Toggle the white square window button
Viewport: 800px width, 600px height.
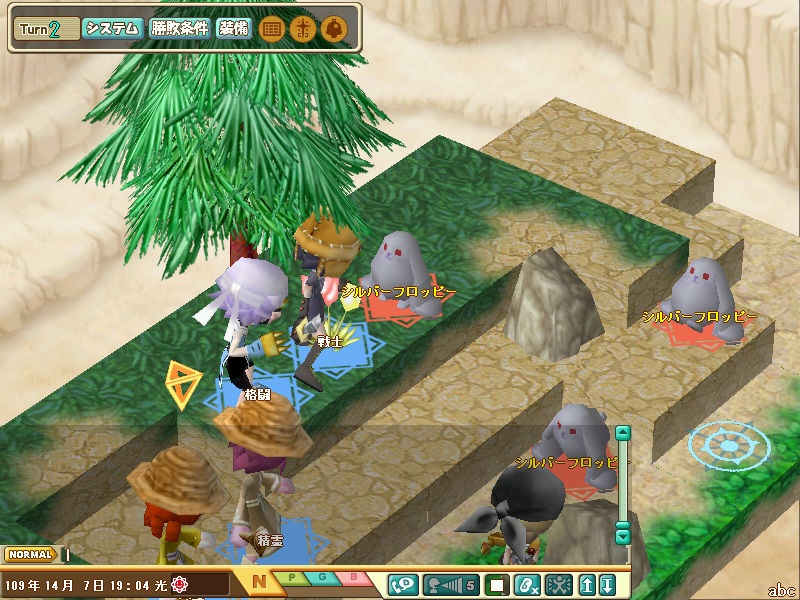point(496,584)
